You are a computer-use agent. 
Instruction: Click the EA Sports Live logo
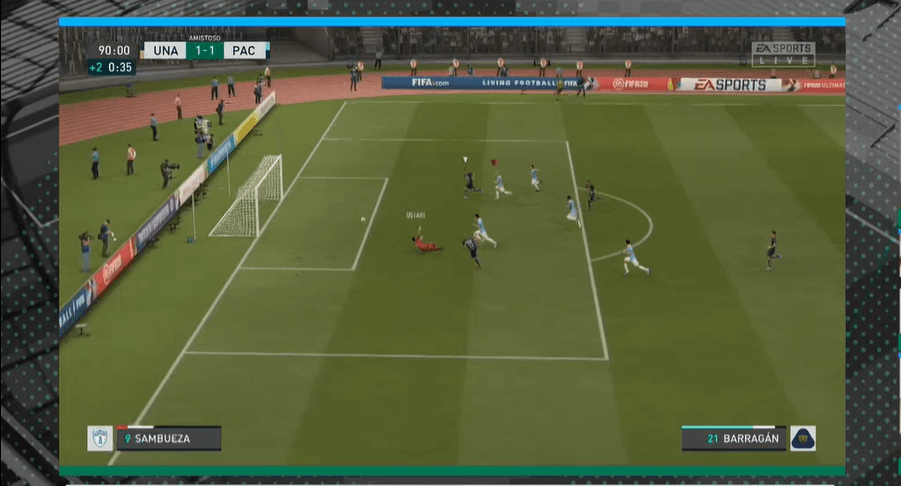[782, 54]
